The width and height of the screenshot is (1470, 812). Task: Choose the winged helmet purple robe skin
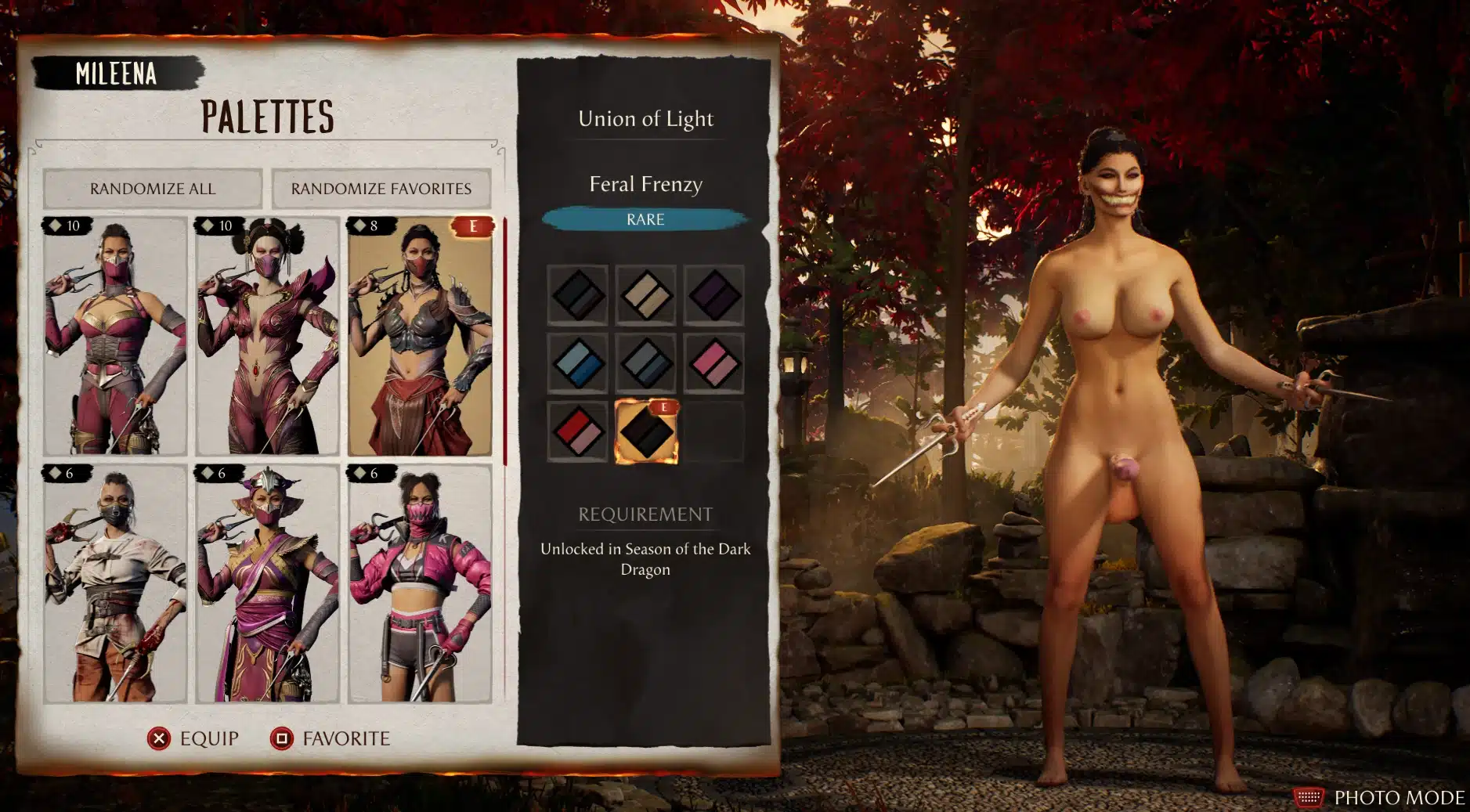267,584
